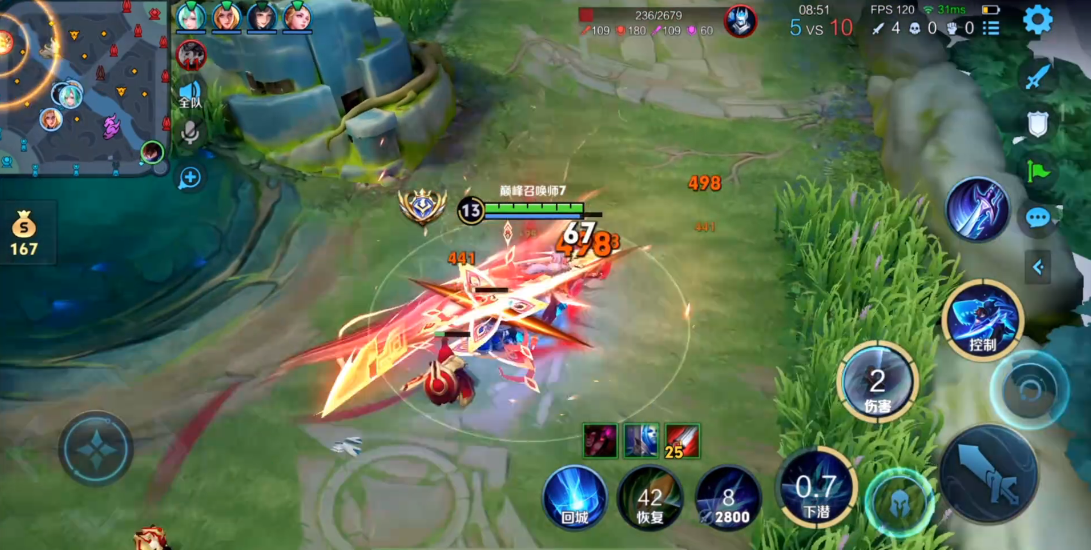The height and width of the screenshot is (550, 1091).
Task: Send the sword attack signal
Action: point(1038,77)
